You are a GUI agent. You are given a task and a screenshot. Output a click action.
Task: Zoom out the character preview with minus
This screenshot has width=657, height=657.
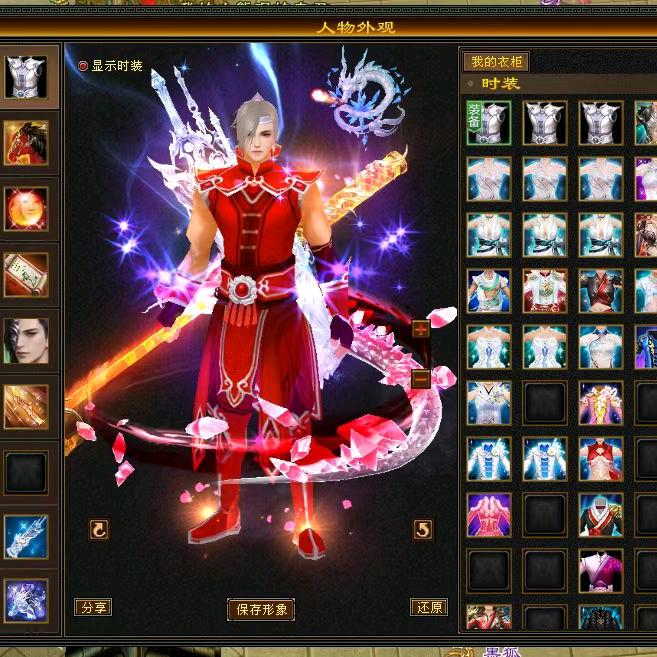tap(420, 379)
